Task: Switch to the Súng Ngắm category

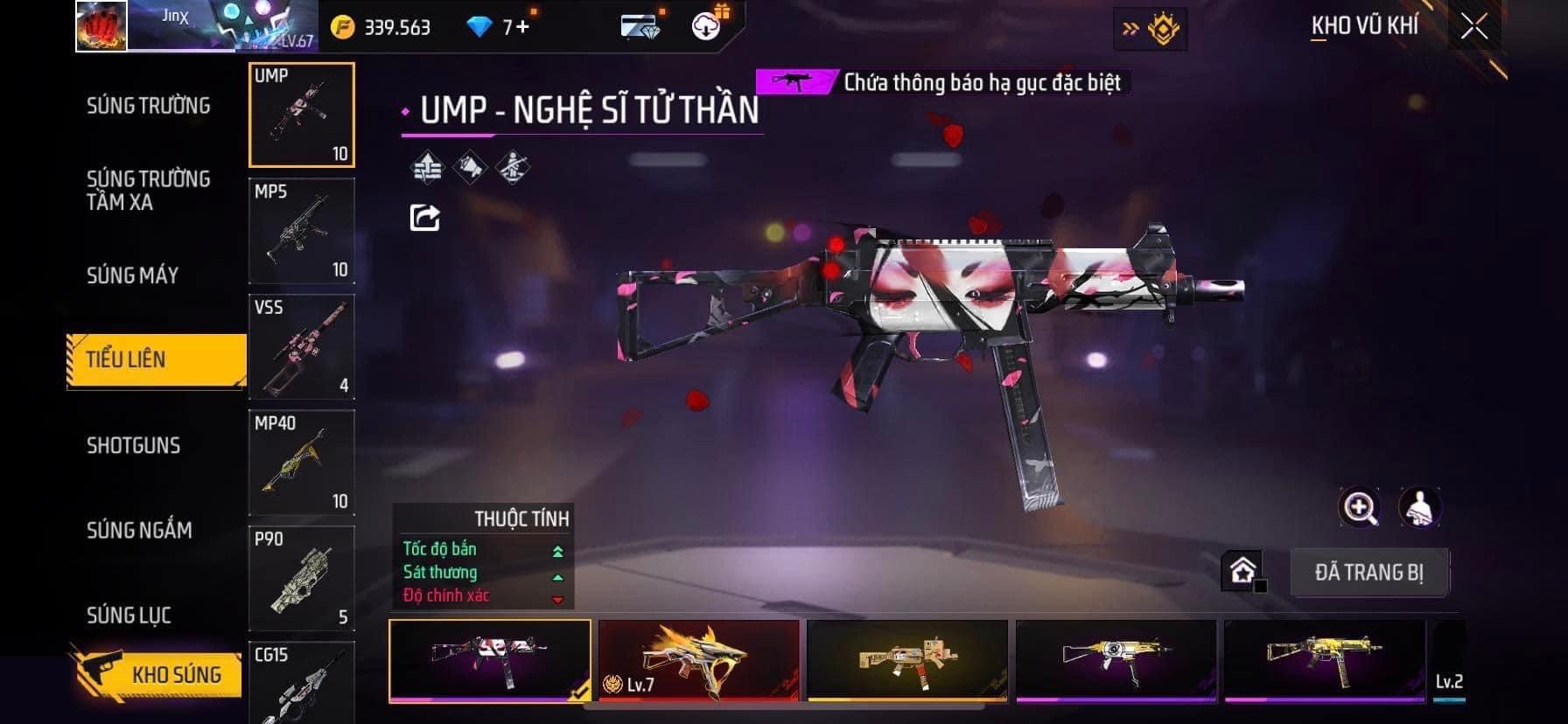Action: 139,530
